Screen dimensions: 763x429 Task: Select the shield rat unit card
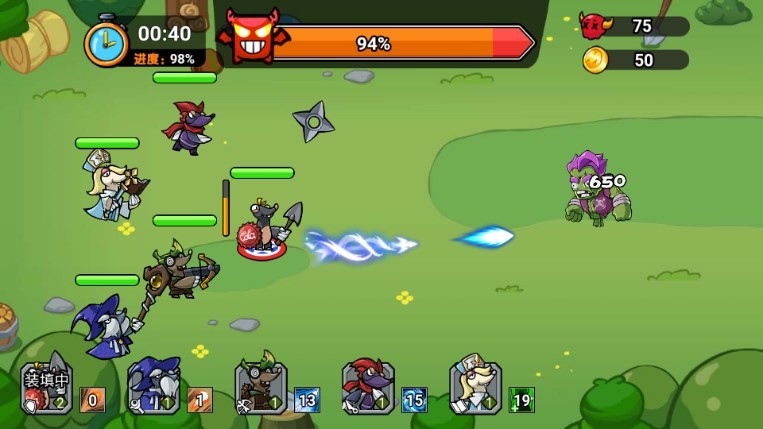point(46,388)
